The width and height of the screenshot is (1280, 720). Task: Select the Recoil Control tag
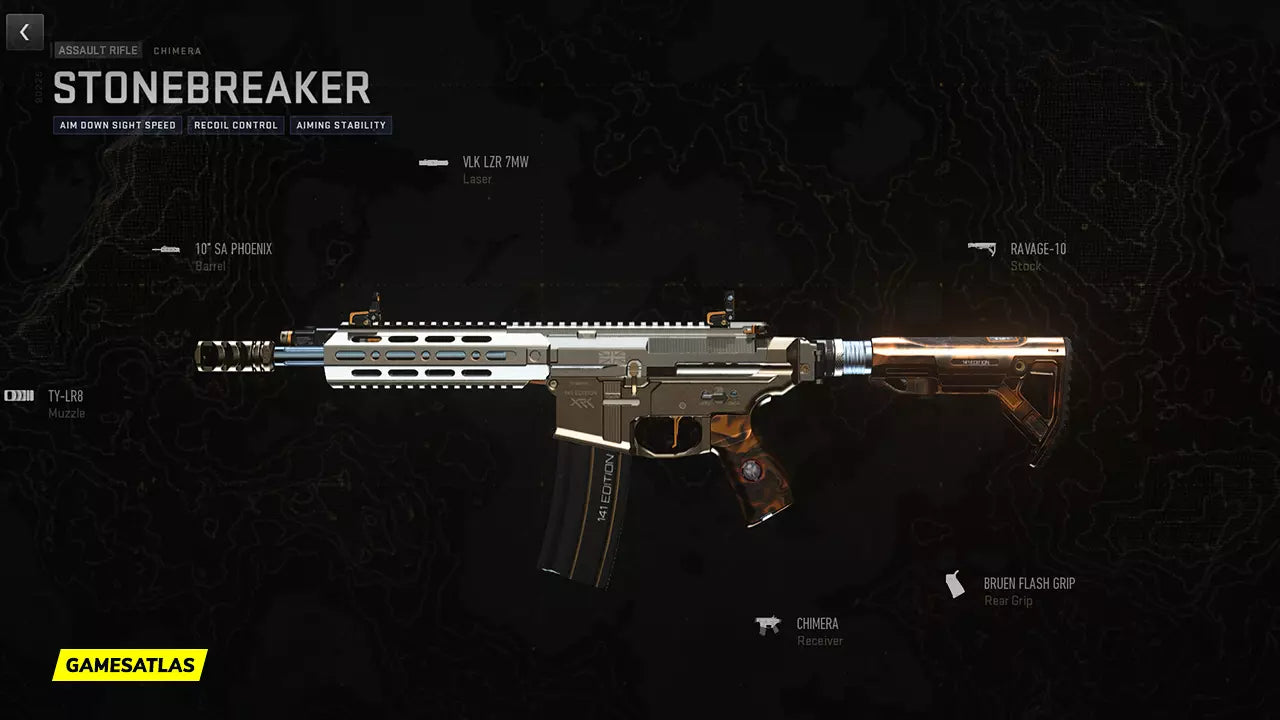click(235, 125)
